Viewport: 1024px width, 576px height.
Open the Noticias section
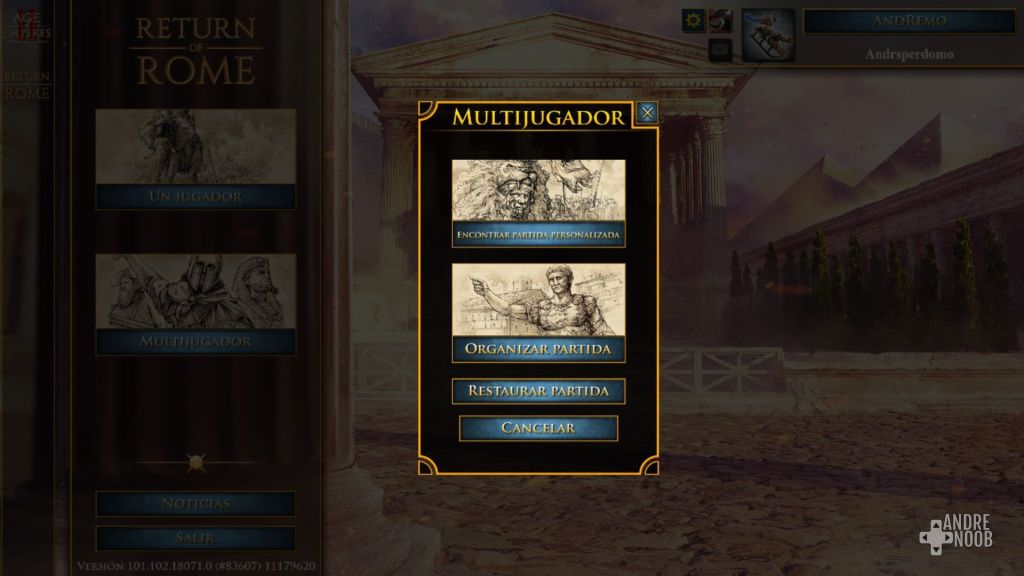[196, 503]
